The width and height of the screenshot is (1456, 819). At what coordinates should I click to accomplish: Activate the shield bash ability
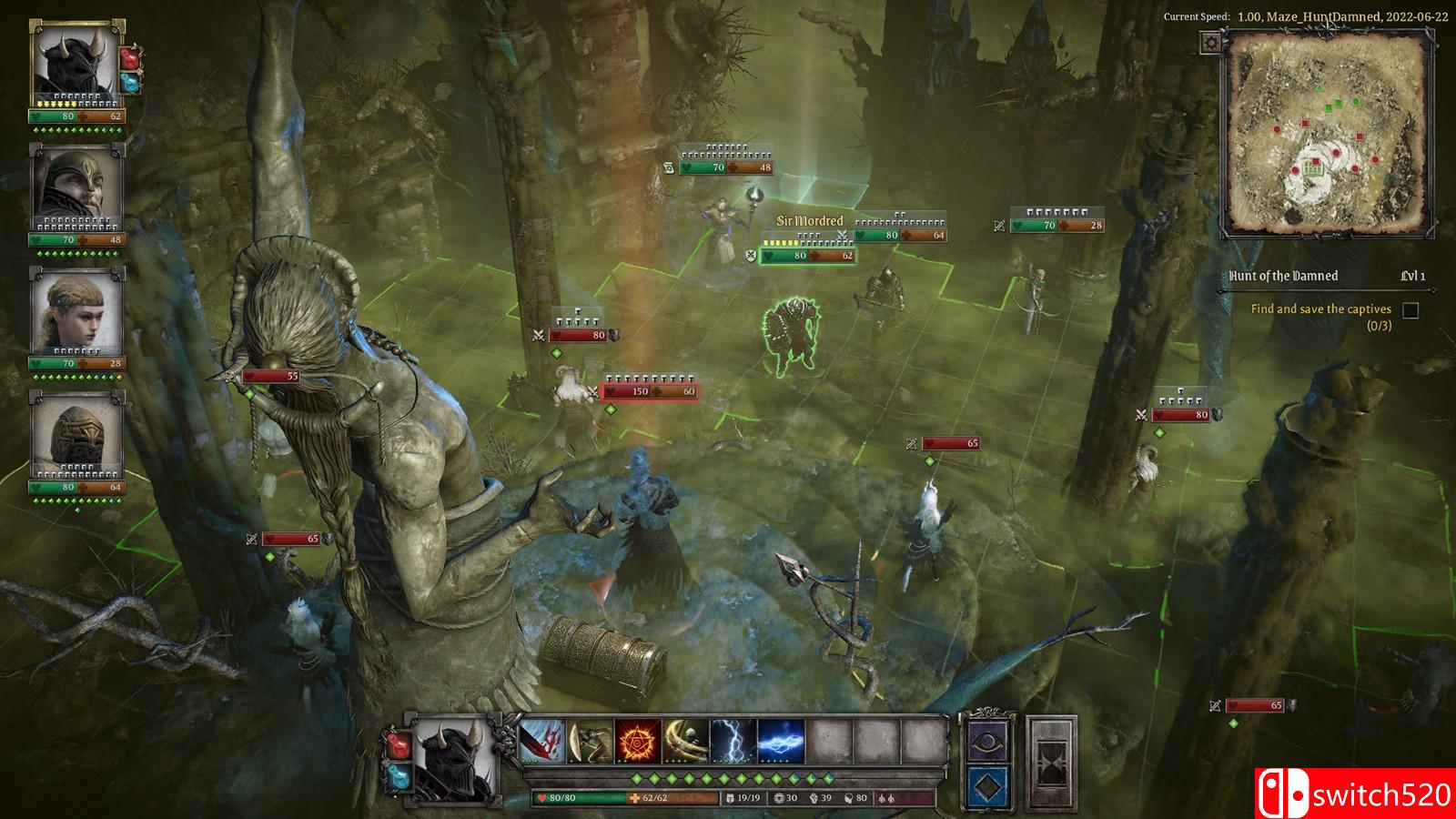tap(590, 741)
